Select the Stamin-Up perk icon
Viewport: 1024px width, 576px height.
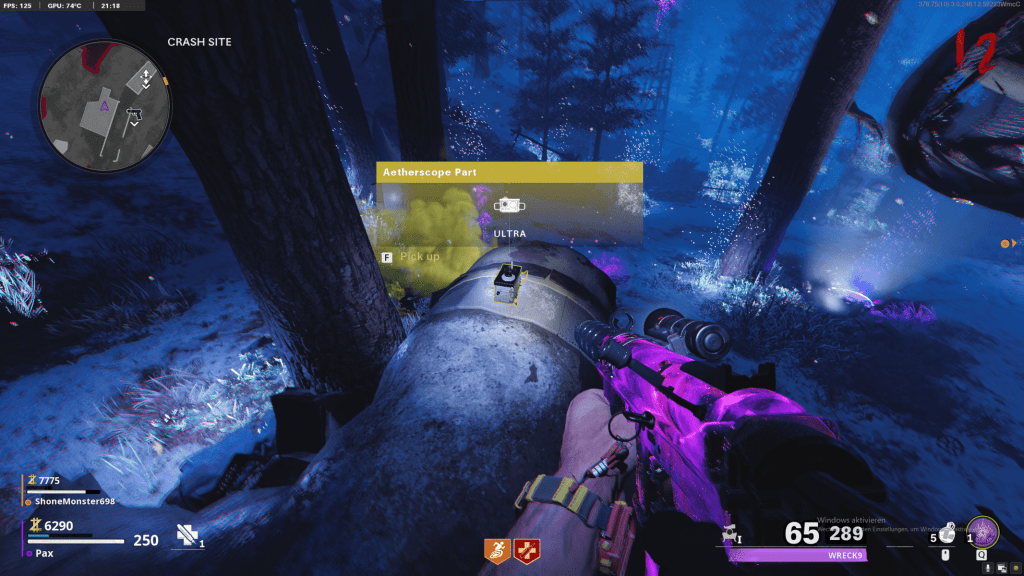(x=497, y=549)
